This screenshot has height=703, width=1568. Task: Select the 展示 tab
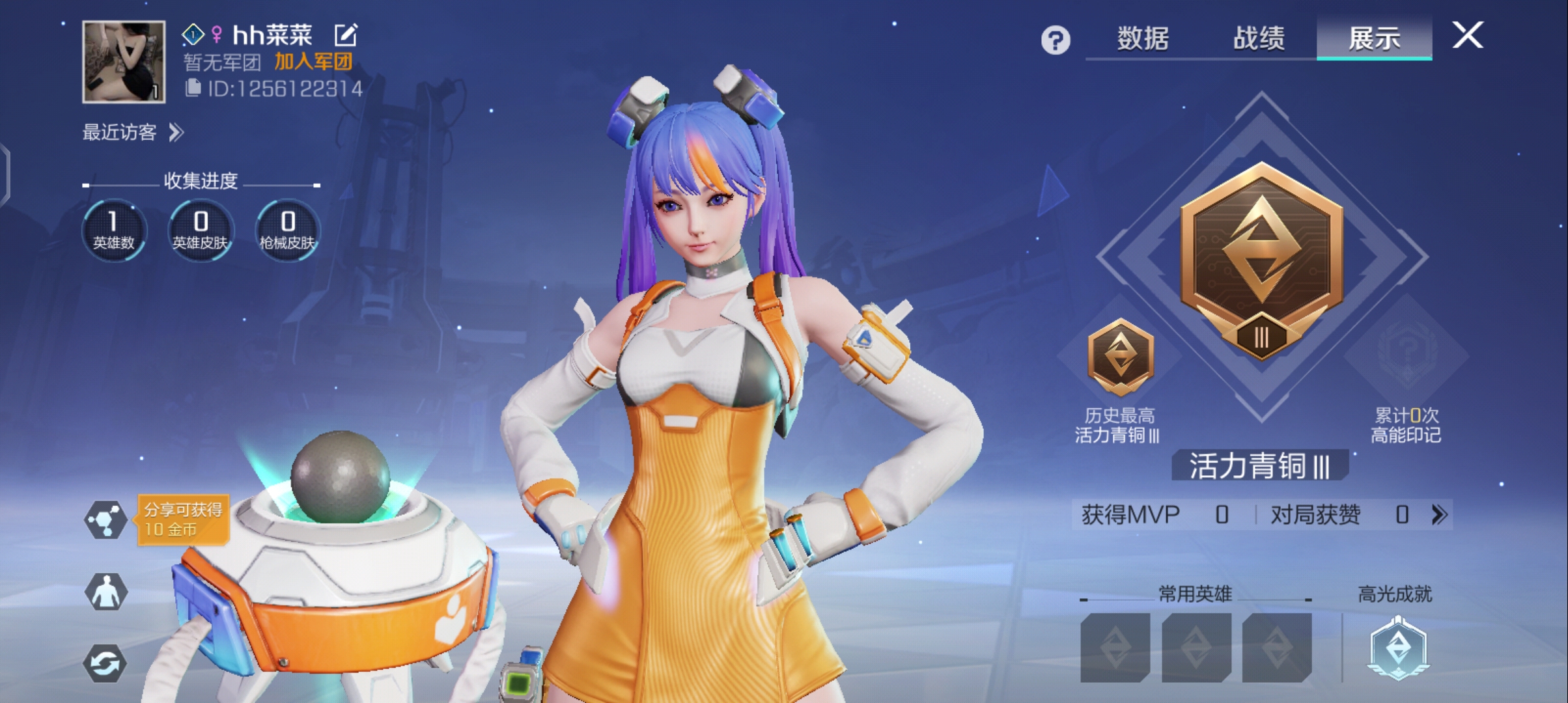point(1374,38)
